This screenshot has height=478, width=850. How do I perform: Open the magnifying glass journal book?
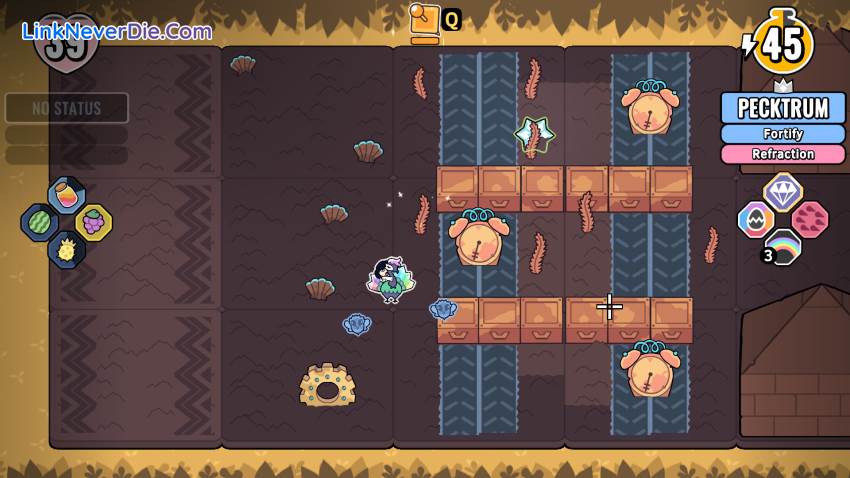click(x=426, y=19)
